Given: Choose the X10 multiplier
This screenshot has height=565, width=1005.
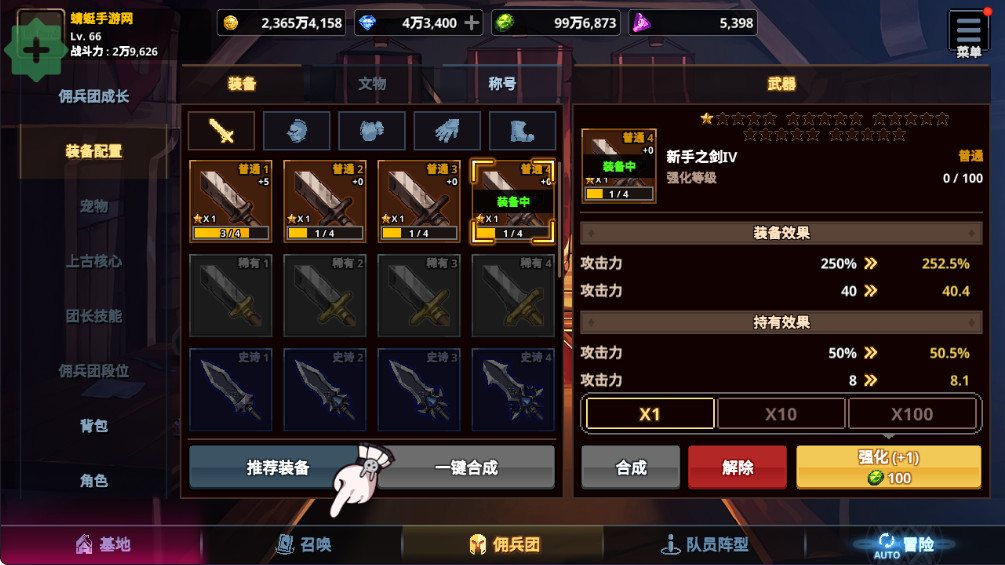Looking at the screenshot, I should (781, 413).
